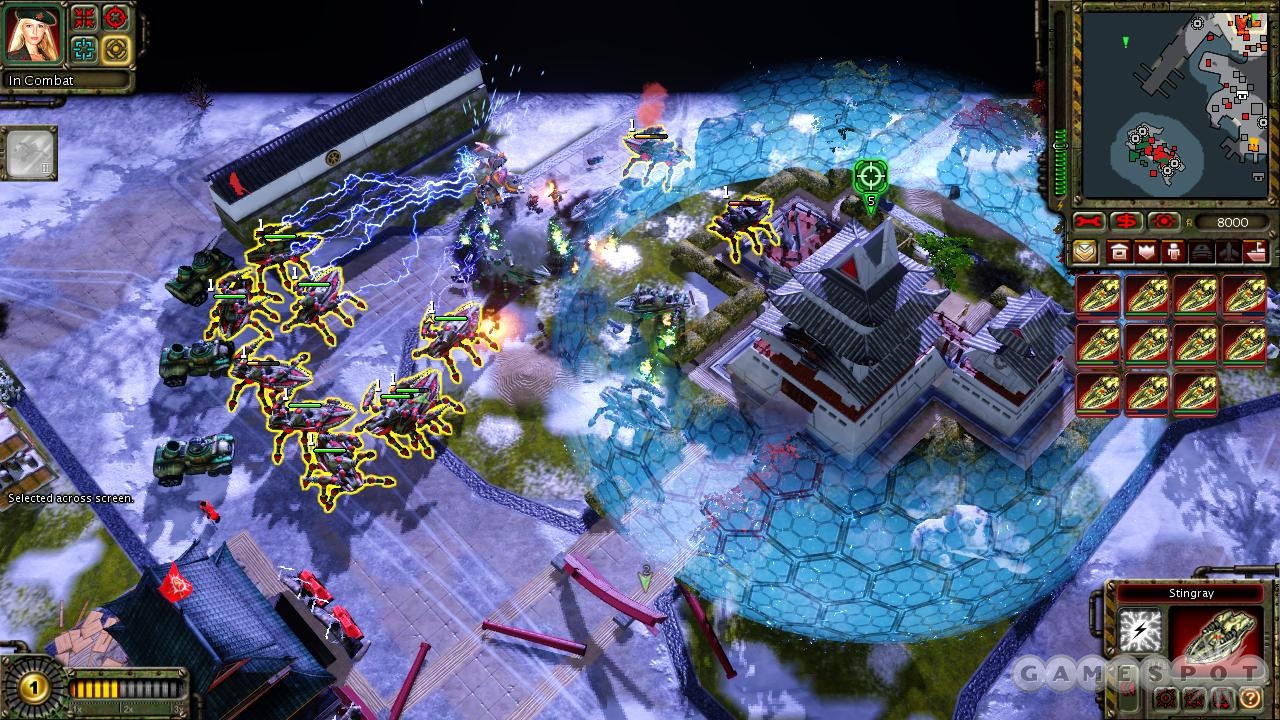Image resolution: width=1280 pixels, height=720 pixels.
Task: Click the red gear button beside sell
Action: 1164,221
